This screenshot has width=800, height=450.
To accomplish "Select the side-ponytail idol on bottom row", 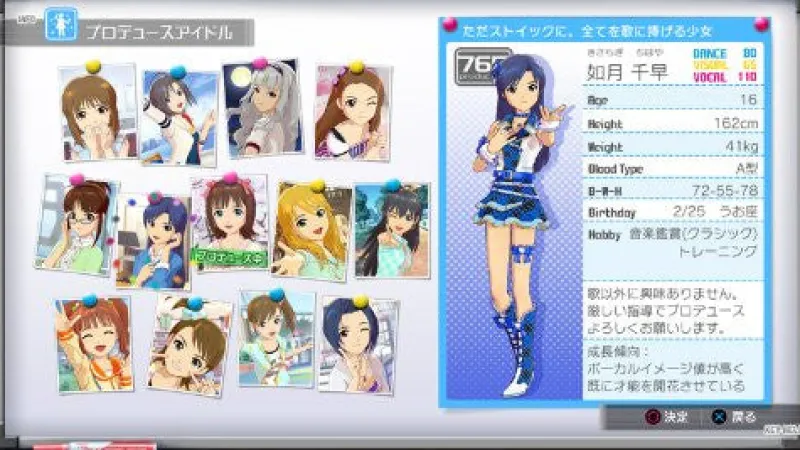I will [275, 340].
